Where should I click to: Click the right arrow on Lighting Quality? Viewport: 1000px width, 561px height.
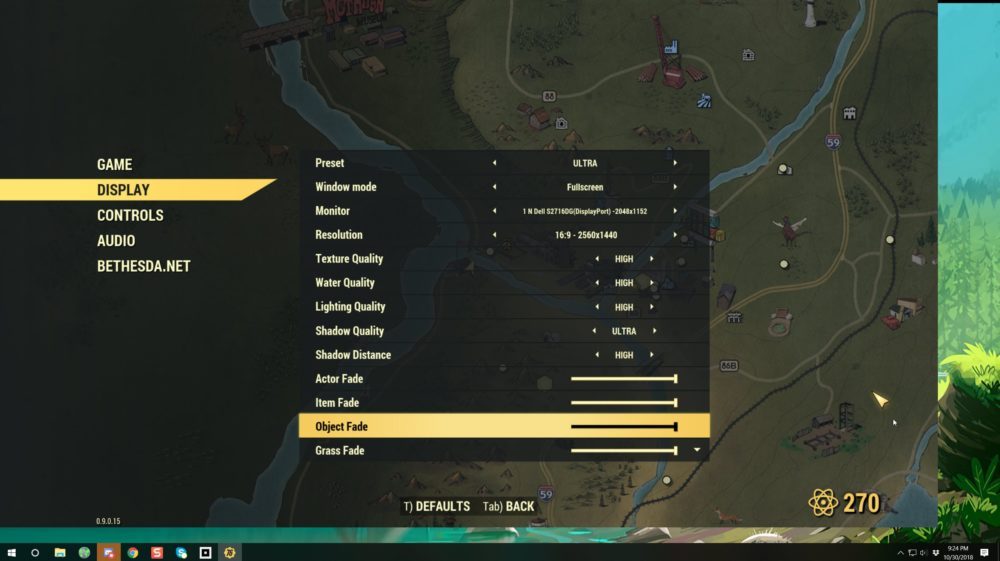(x=652, y=307)
